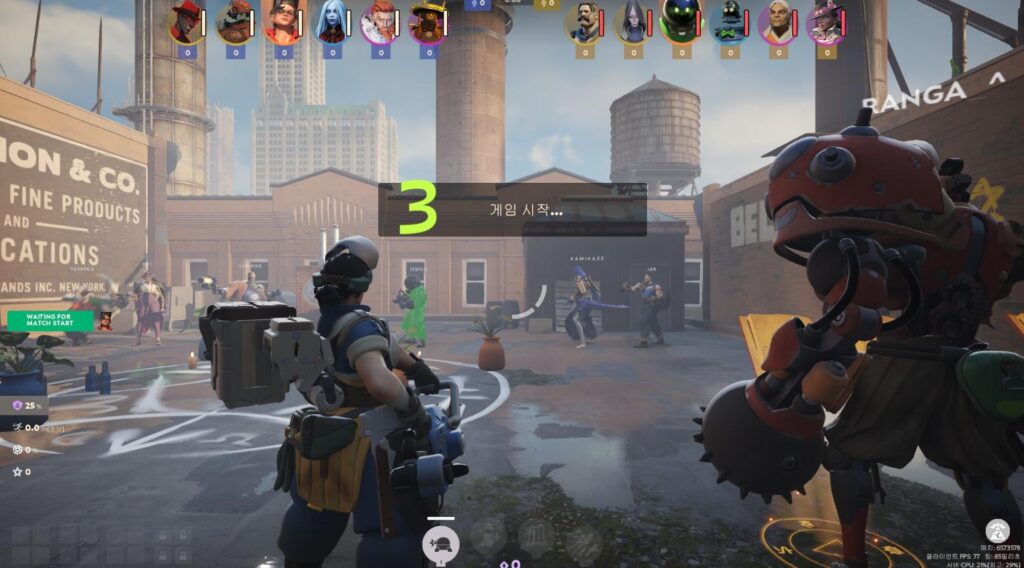Click the bald white-bearded hero portrait
1024x568 pixels.
(778, 22)
